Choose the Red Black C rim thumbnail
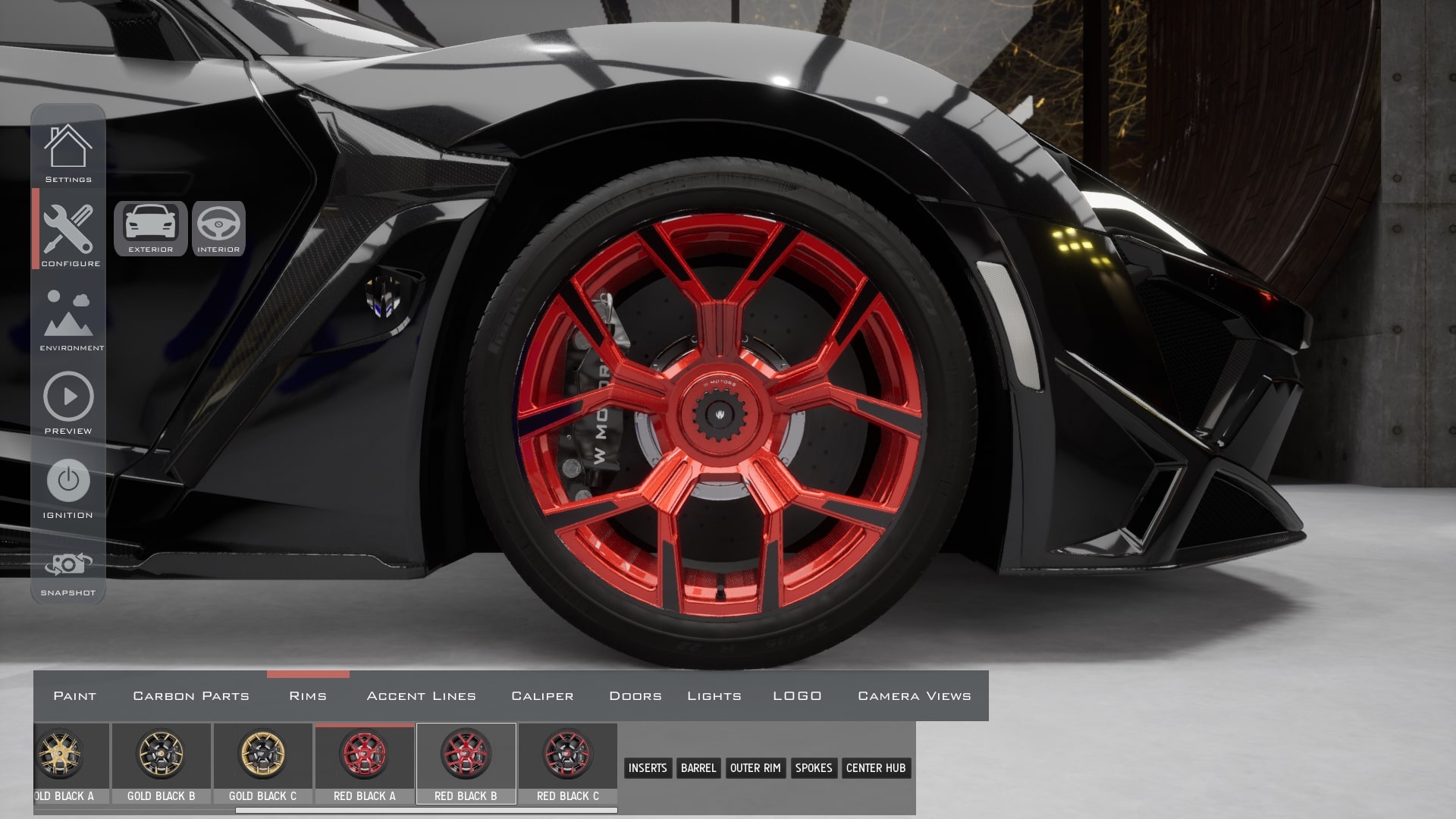 click(567, 761)
